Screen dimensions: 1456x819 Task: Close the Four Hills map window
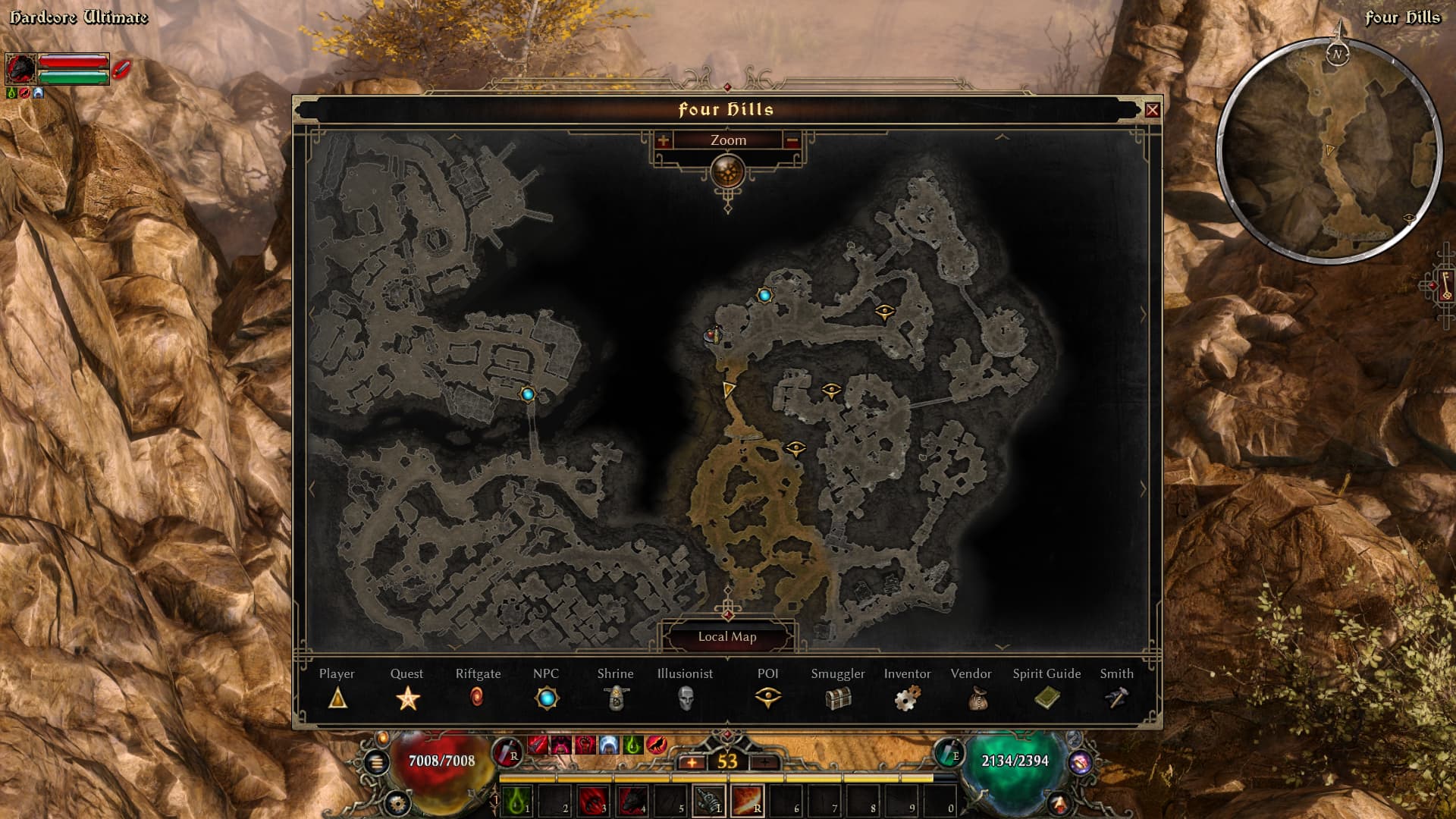tap(1152, 110)
